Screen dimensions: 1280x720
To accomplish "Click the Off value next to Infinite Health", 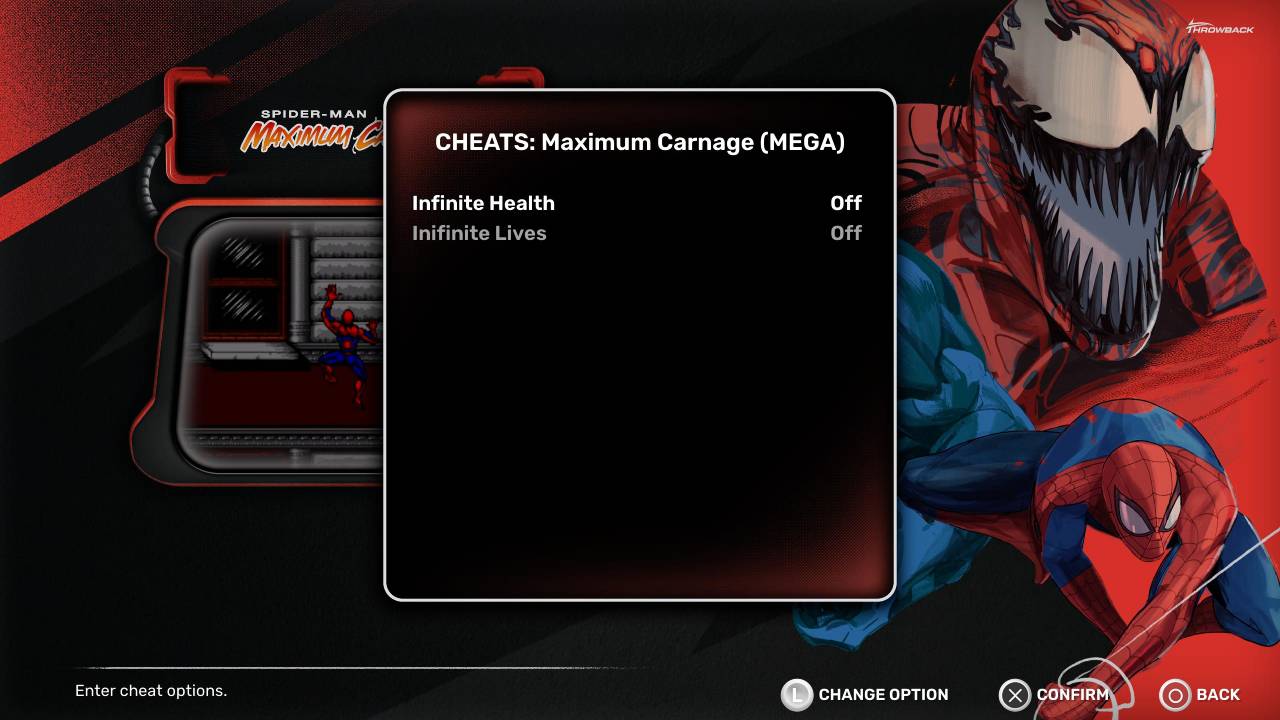I will pyautogui.click(x=845, y=203).
